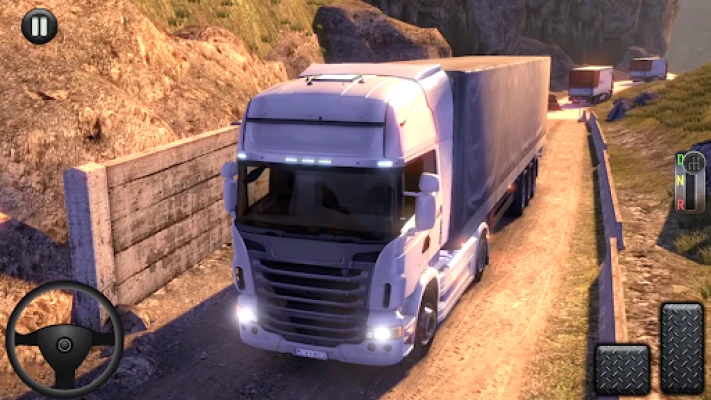Viewport: 711px width, 400px height.
Task: Step on the tall accelerator pedal
Action: tap(682, 347)
